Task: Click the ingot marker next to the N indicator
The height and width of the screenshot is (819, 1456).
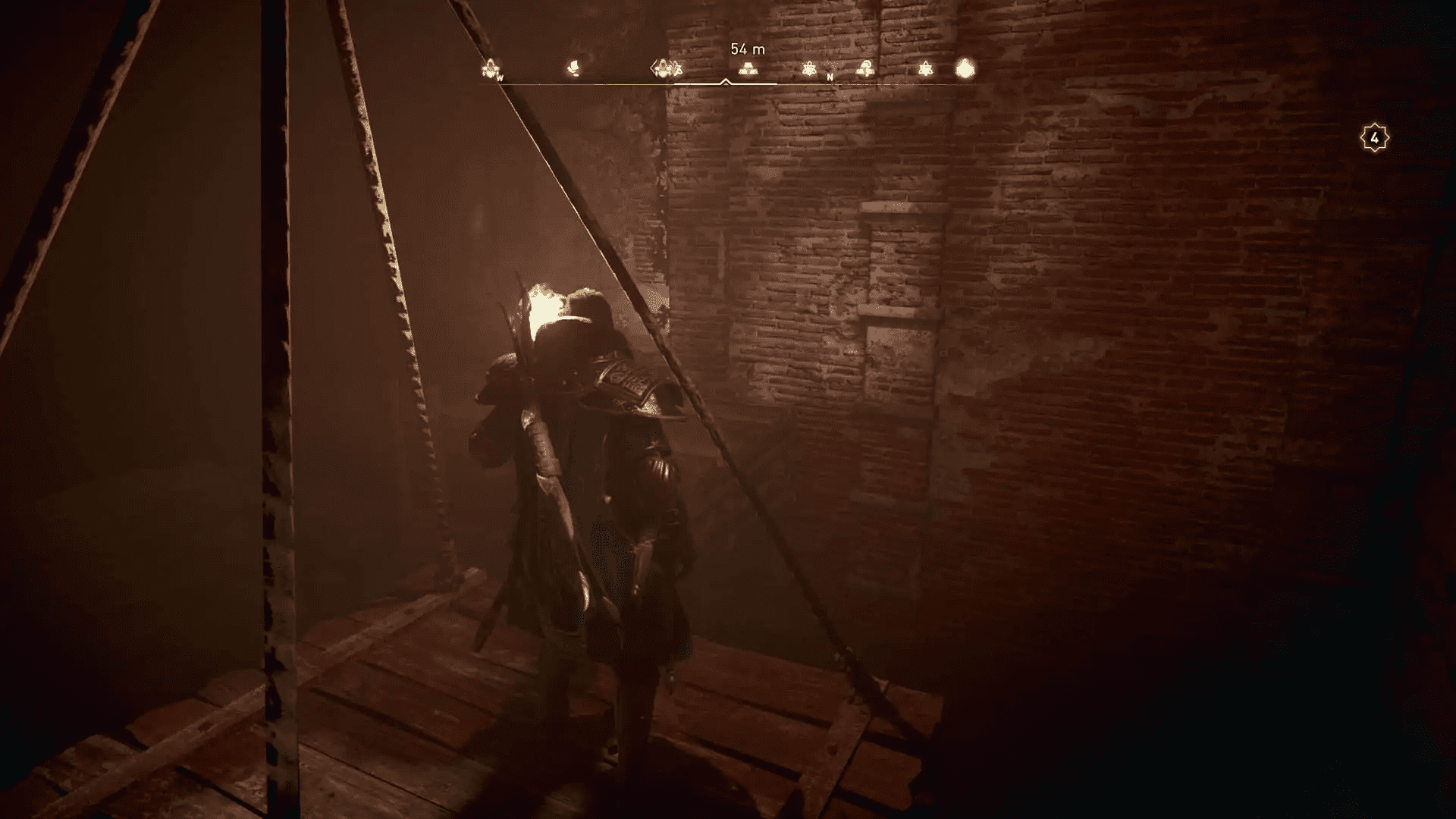Action: point(865,69)
